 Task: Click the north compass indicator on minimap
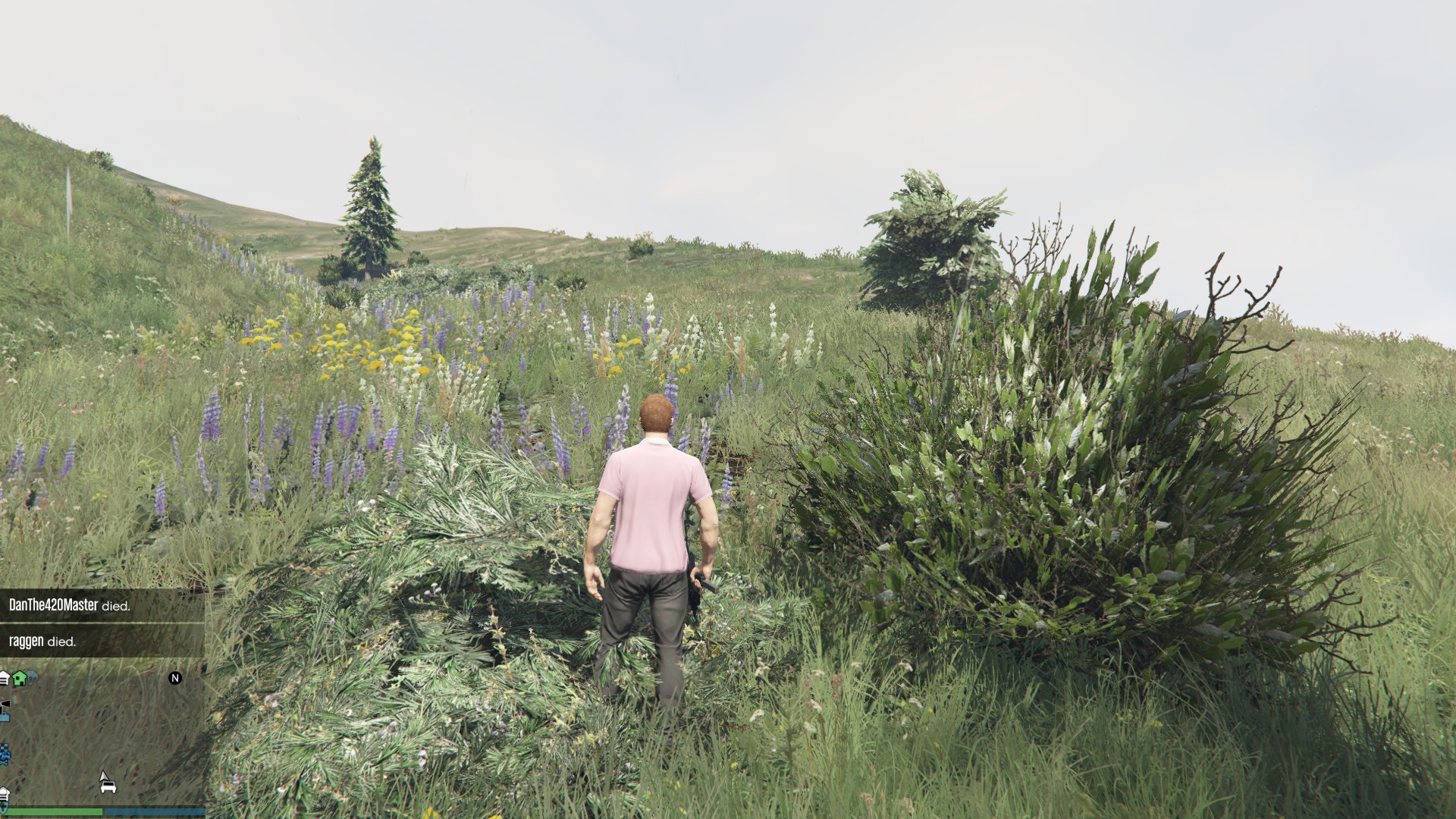click(175, 678)
